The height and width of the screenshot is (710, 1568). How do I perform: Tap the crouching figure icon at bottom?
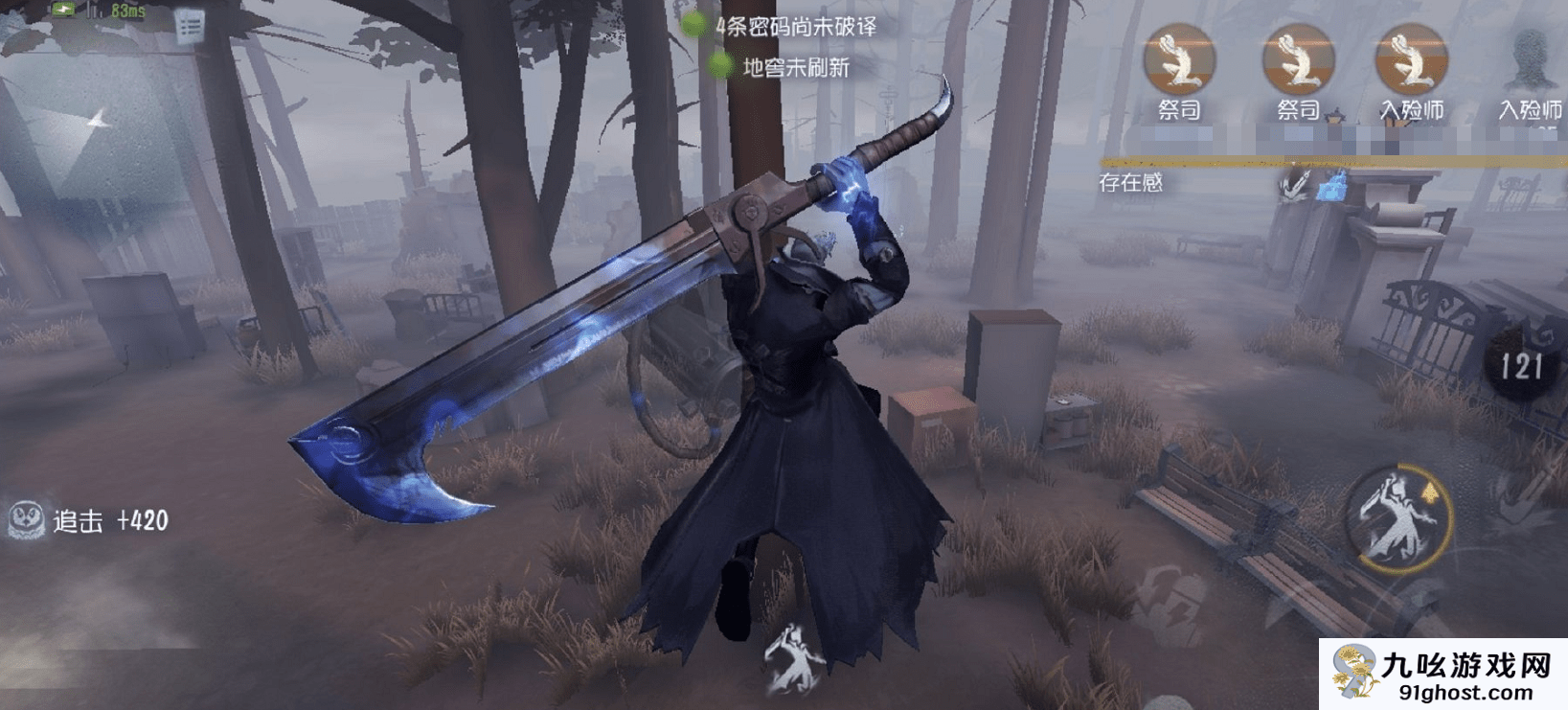(x=794, y=658)
